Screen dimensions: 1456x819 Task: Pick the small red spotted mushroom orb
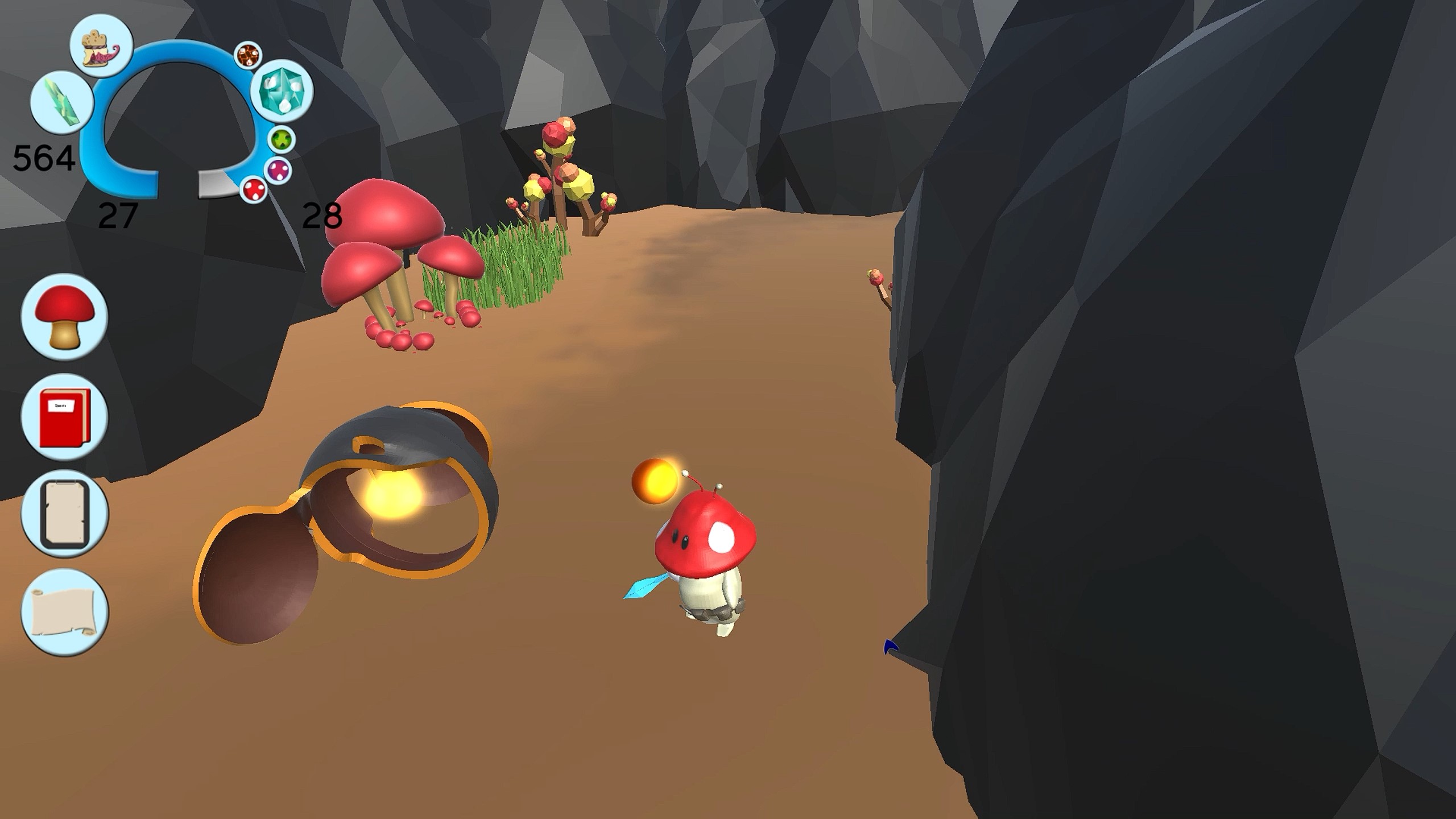tap(253, 188)
